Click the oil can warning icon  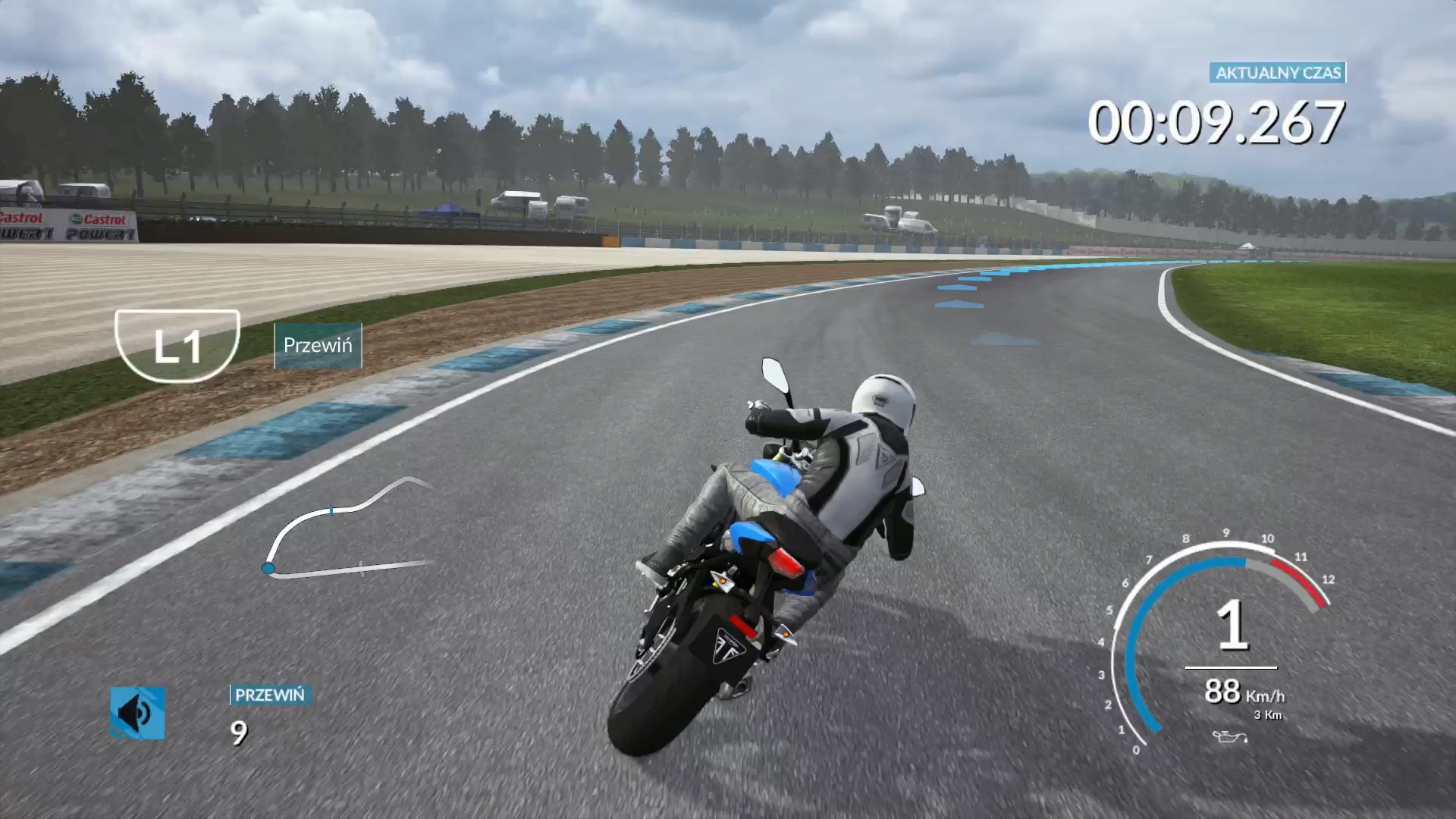point(1228,736)
